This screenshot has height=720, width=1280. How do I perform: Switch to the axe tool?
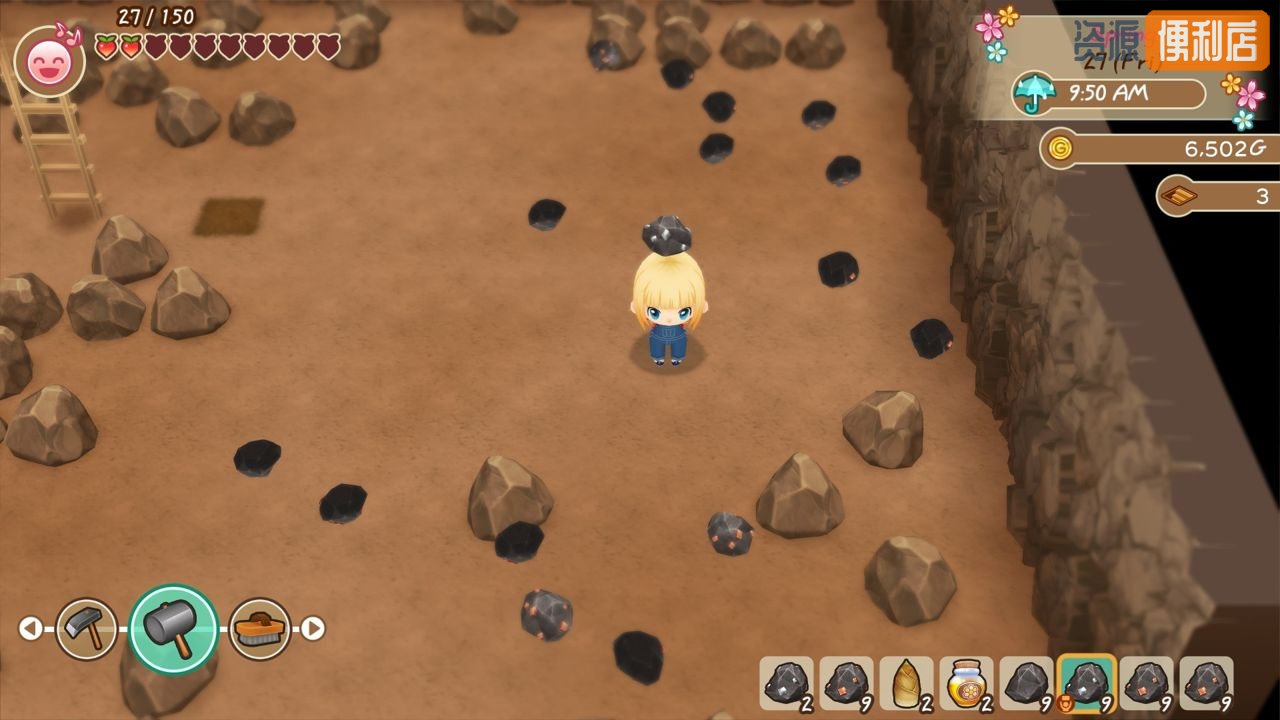[x=86, y=629]
